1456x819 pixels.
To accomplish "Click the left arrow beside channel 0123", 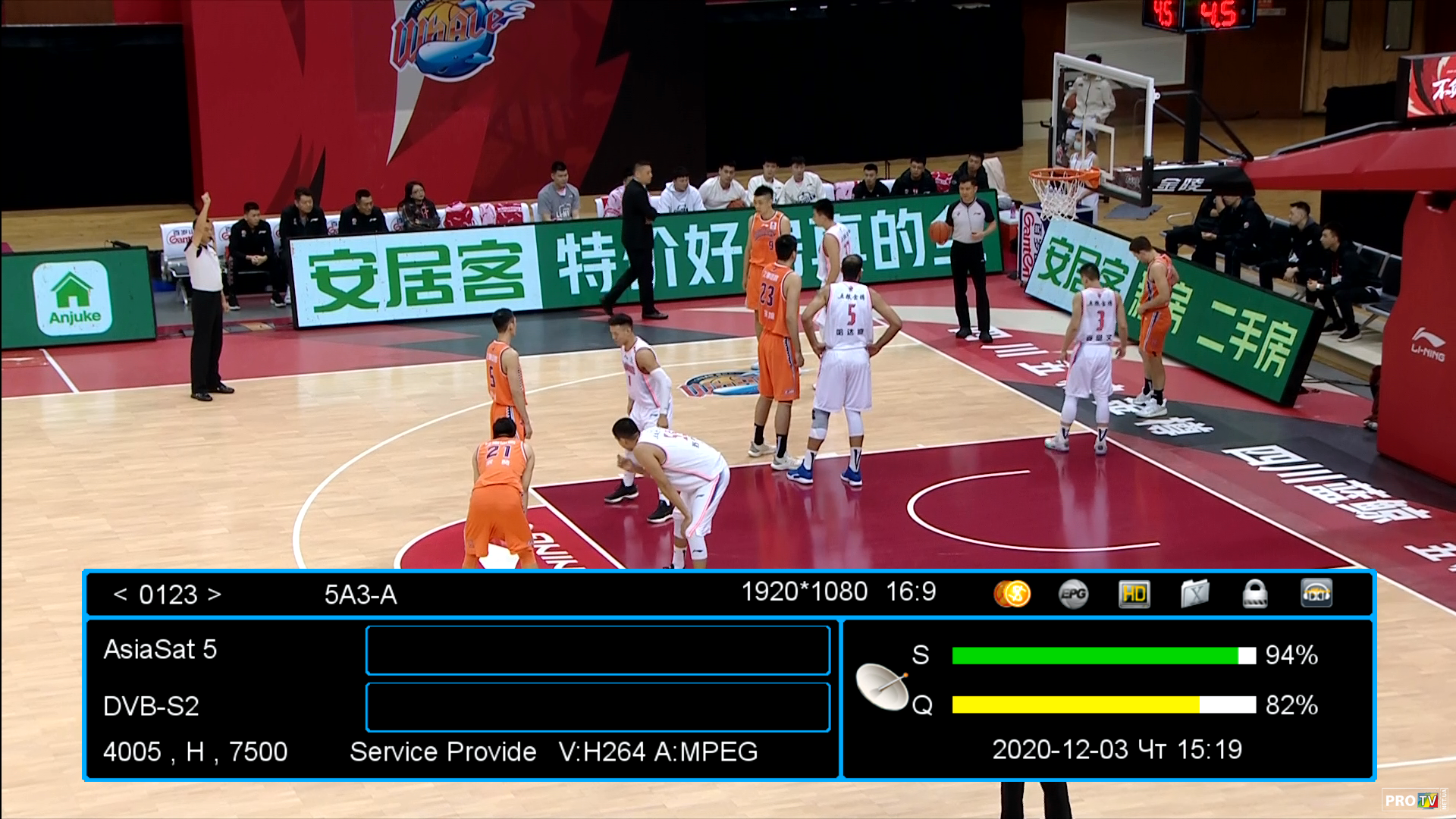I will point(120,595).
